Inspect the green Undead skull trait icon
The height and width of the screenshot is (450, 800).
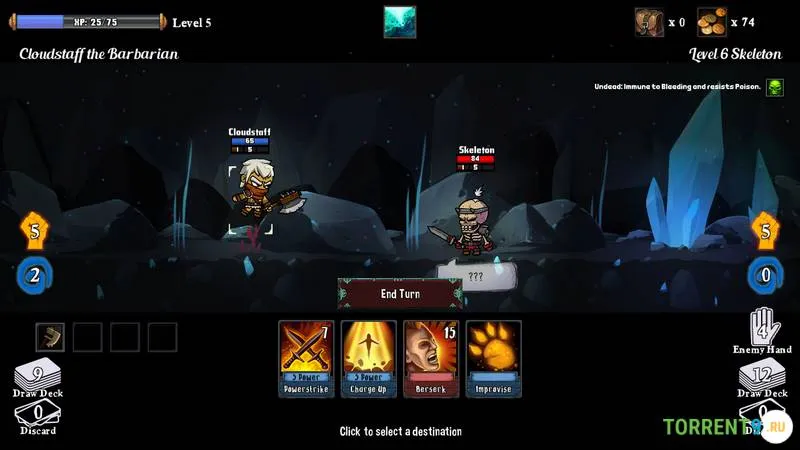(775, 87)
